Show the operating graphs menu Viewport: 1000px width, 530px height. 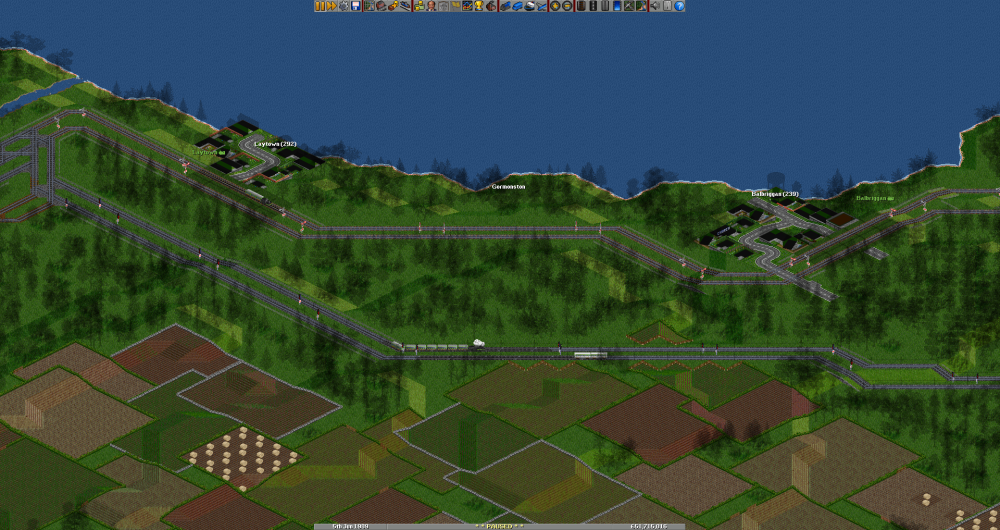pyautogui.click(x=467, y=6)
